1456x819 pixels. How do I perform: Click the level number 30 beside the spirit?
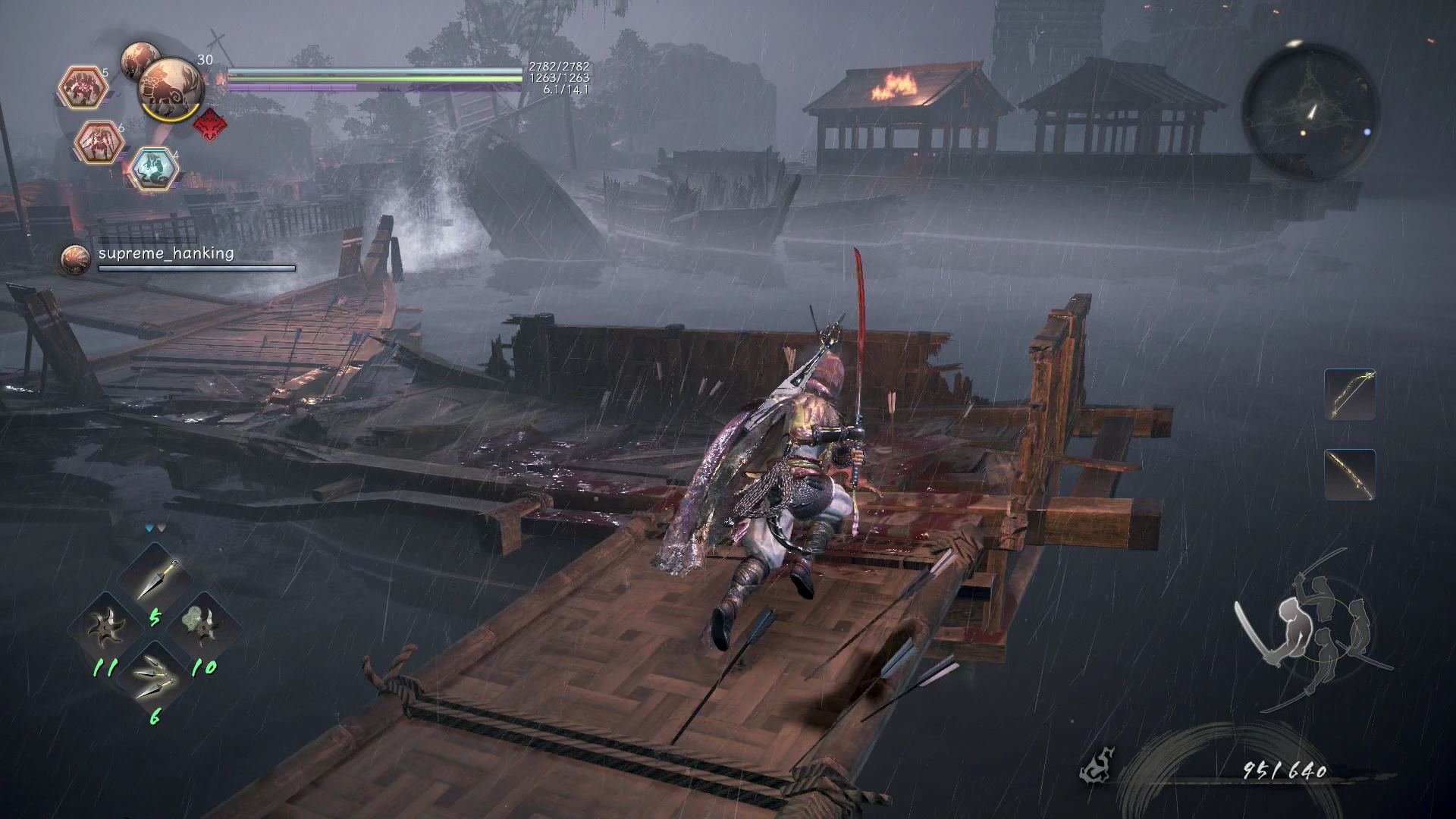click(x=206, y=59)
